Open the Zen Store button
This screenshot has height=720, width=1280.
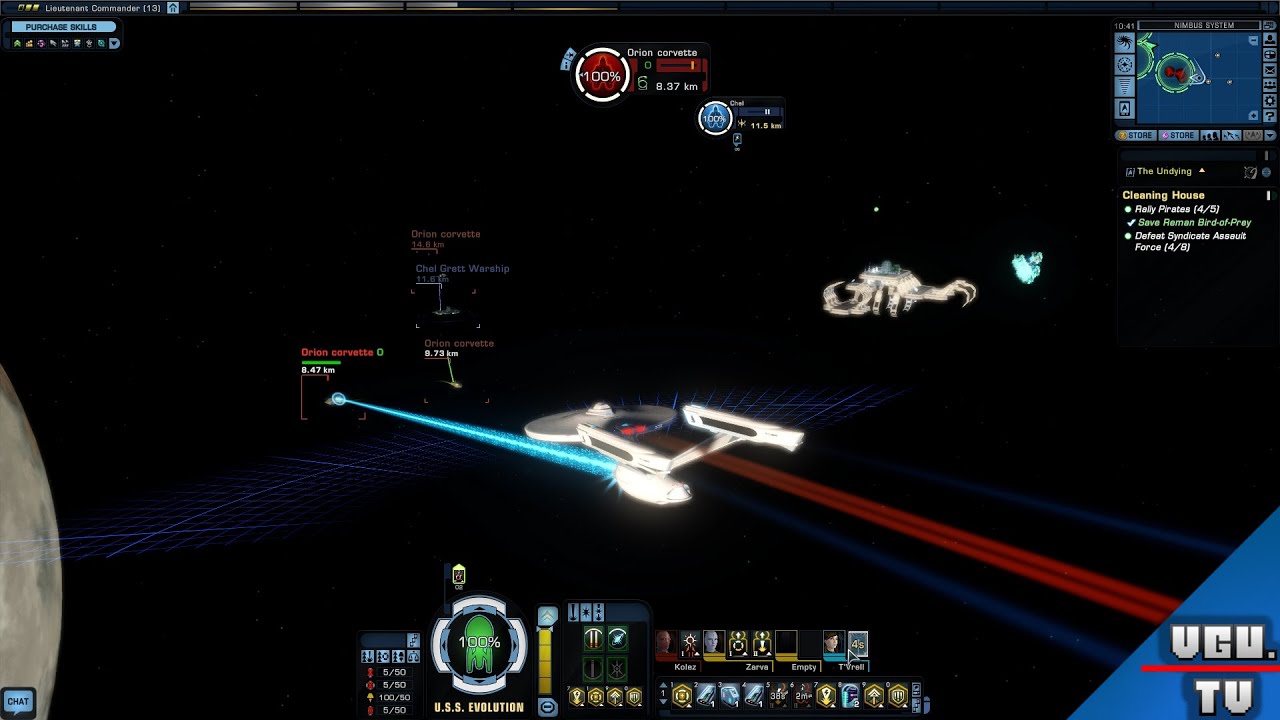[x=1136, y=135]
